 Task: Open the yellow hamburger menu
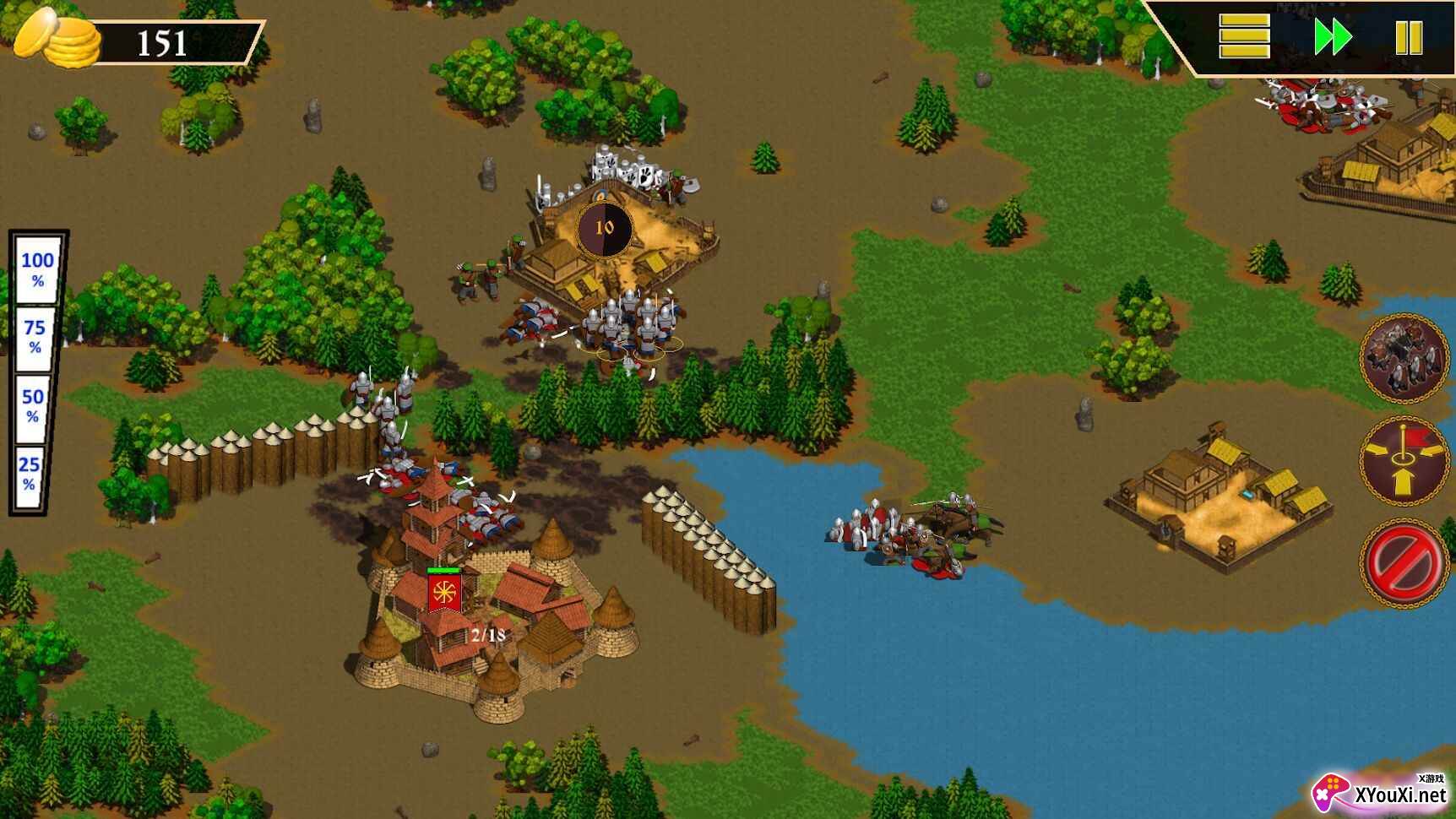click(x=1244, y=38)
